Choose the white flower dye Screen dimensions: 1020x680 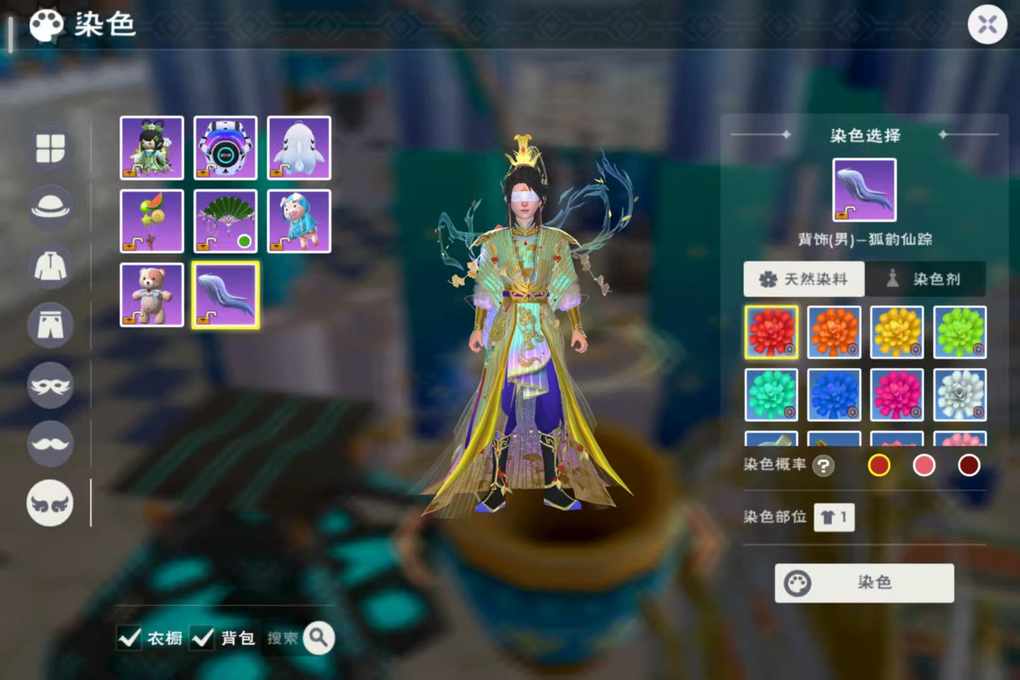960,395
